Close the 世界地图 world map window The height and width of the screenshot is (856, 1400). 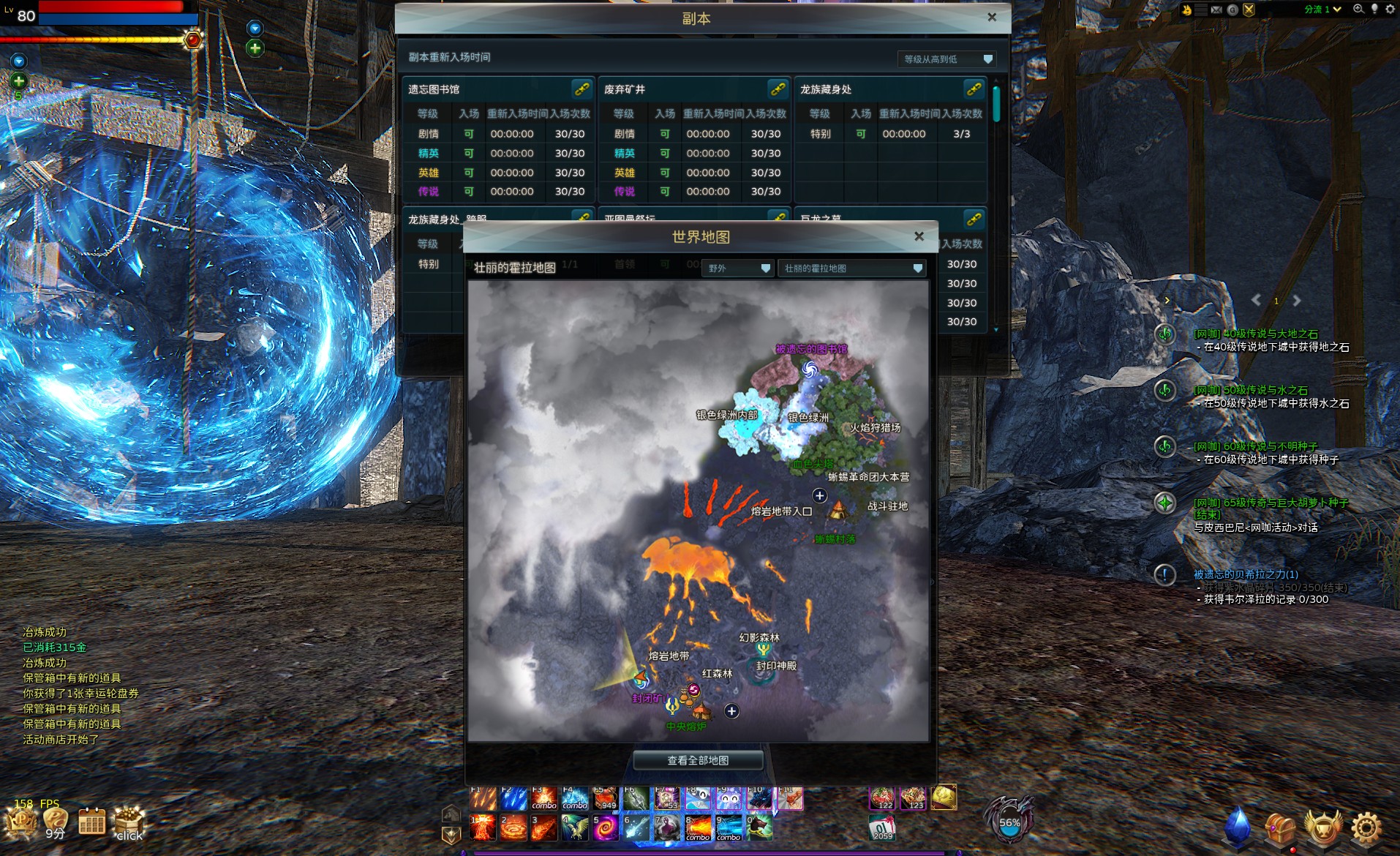pyautogui.click(x=919, y=236)
